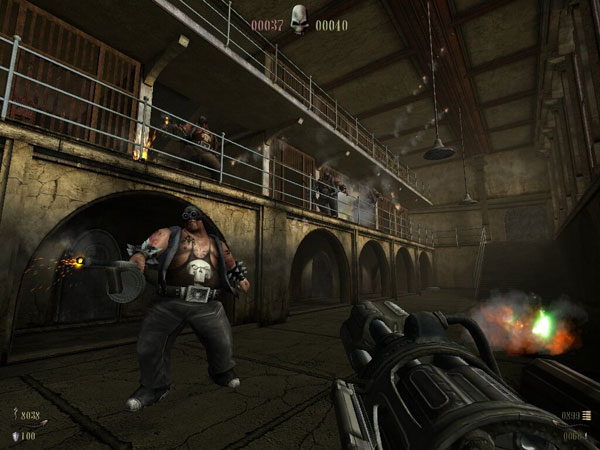Select the armor shield icon

click(x=14, y=436)
